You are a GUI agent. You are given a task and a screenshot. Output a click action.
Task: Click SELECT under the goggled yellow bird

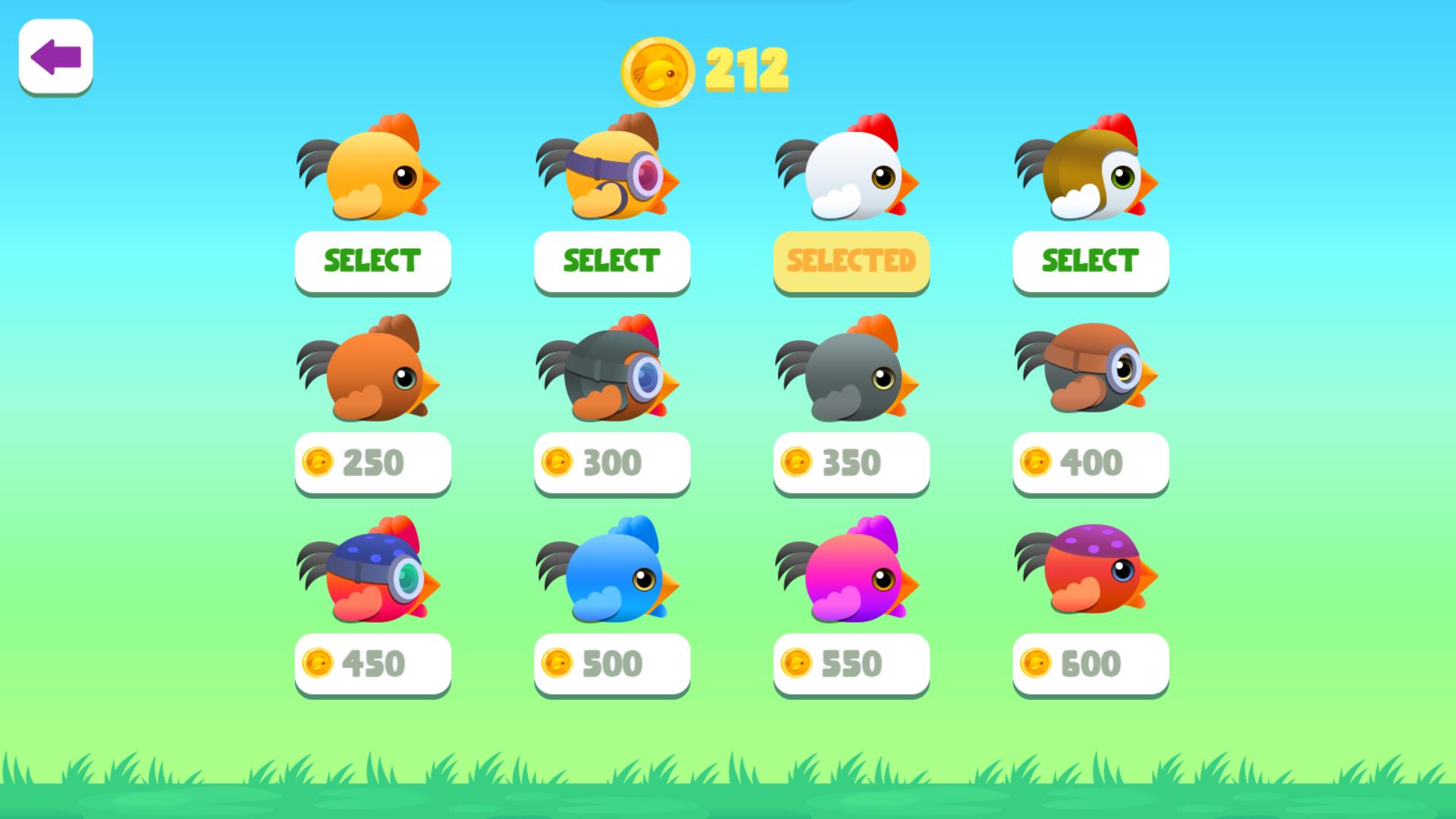(611, 262)
